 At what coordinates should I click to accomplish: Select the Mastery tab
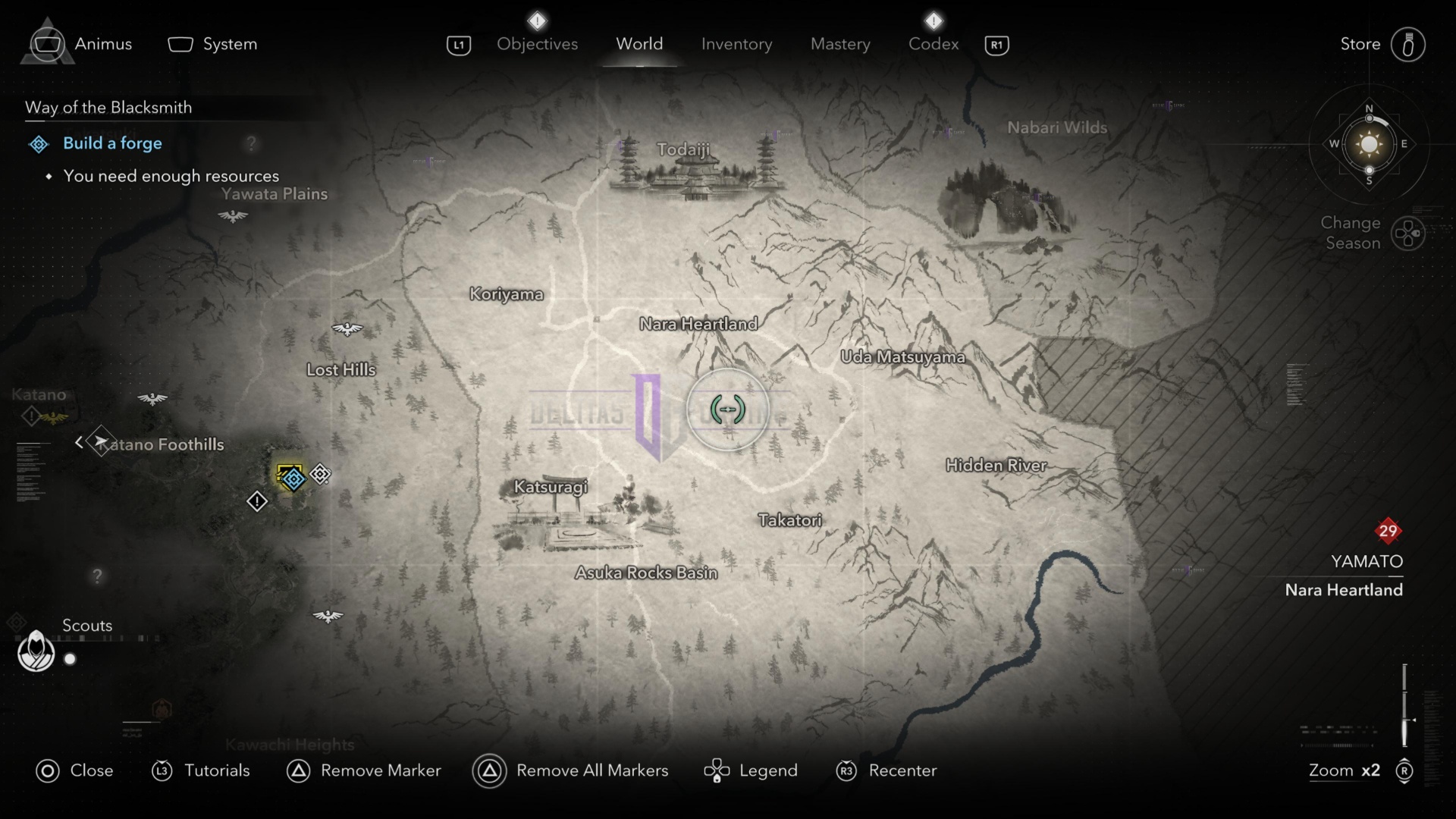tap(840, 44)
